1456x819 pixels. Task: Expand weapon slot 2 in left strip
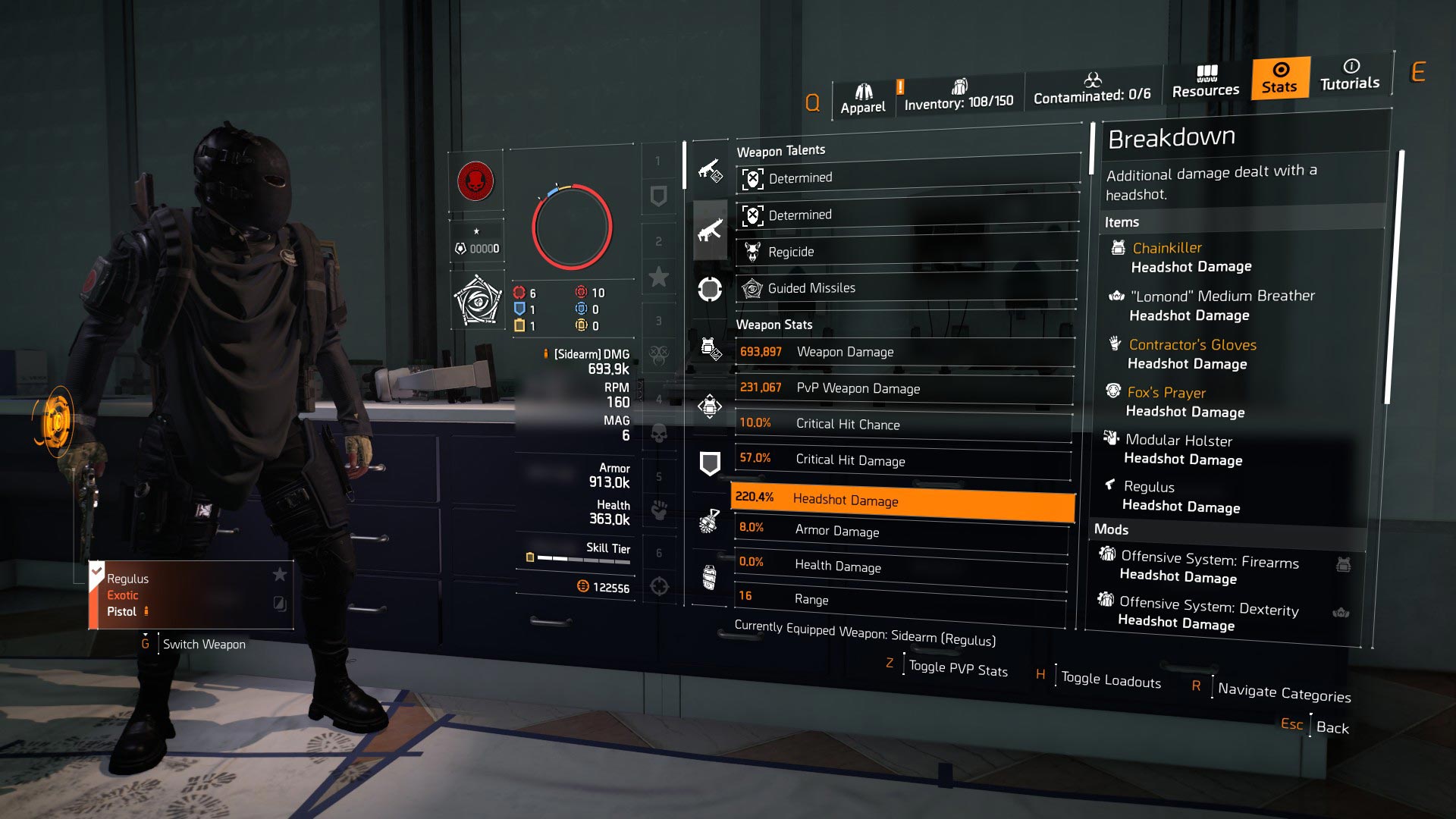659,243
